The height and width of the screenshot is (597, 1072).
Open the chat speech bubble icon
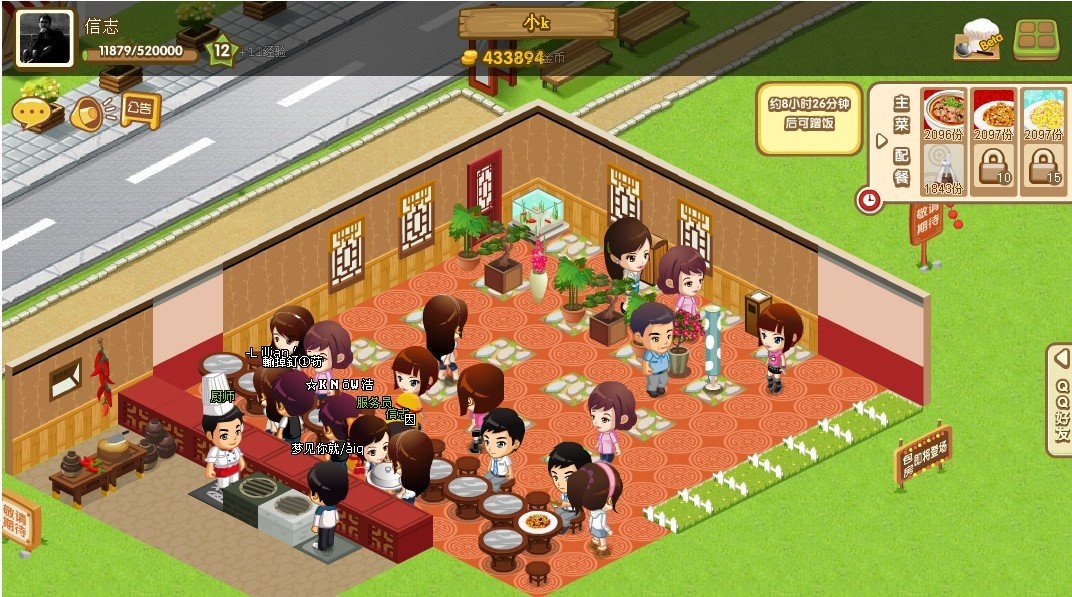(x=32, y=112)
